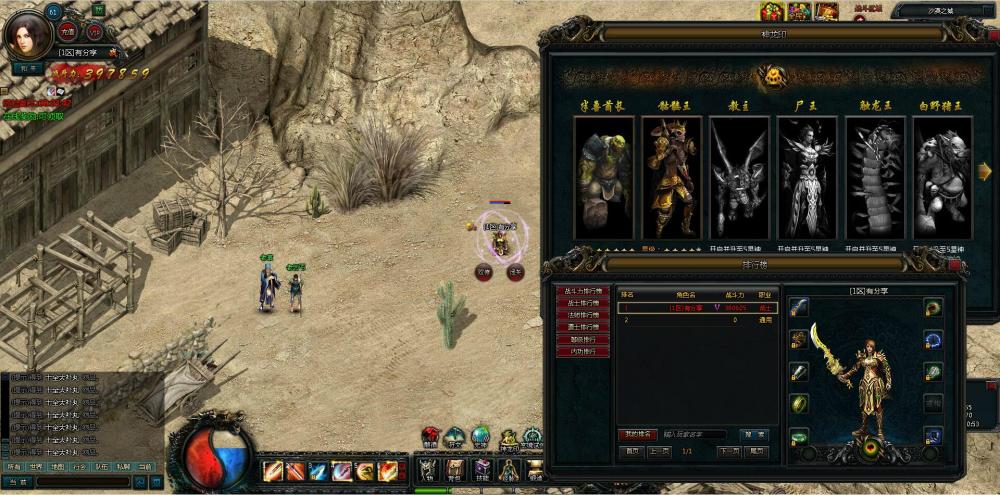
Task: Click the character portrait avatar
Action: click(x=23, y=36)
